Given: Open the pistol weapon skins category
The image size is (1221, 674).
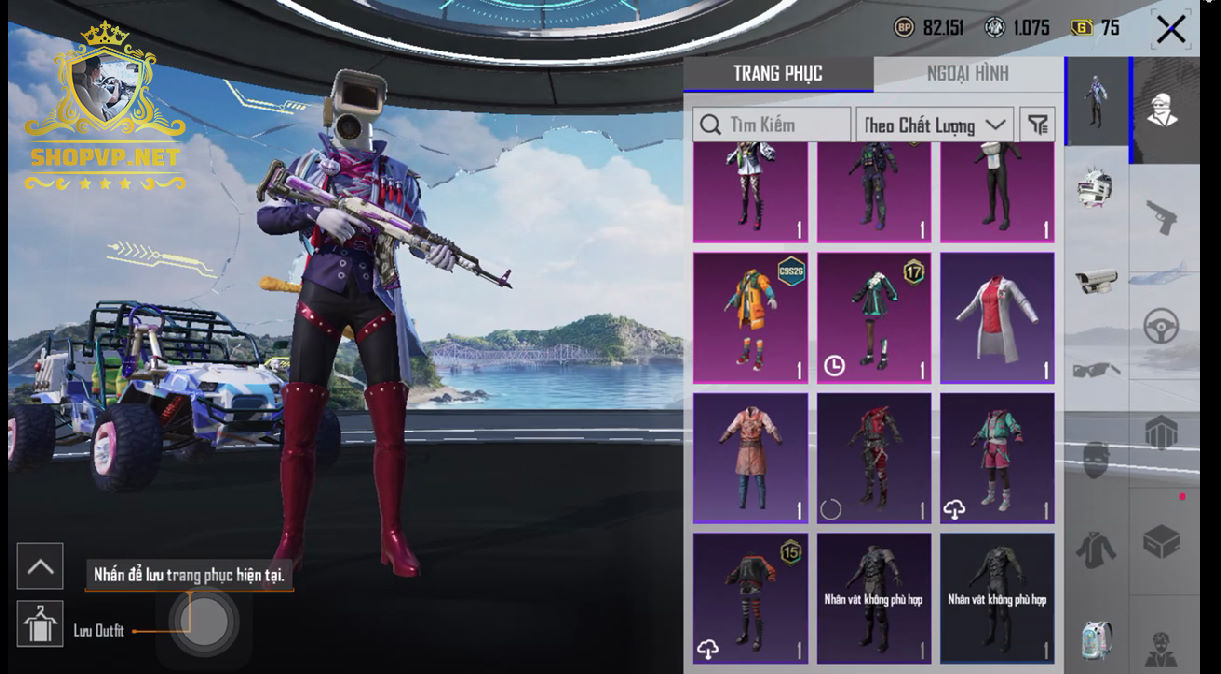Looking at the screenshot, I should (x=1161, y=216).
